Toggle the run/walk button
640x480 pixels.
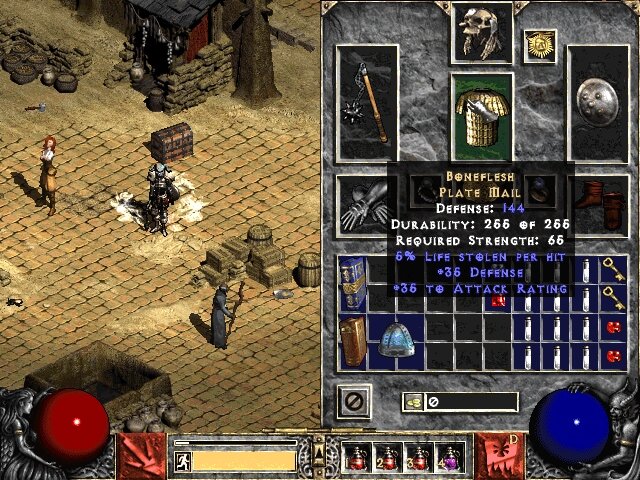pyautogui.click(x=182, y=460)
